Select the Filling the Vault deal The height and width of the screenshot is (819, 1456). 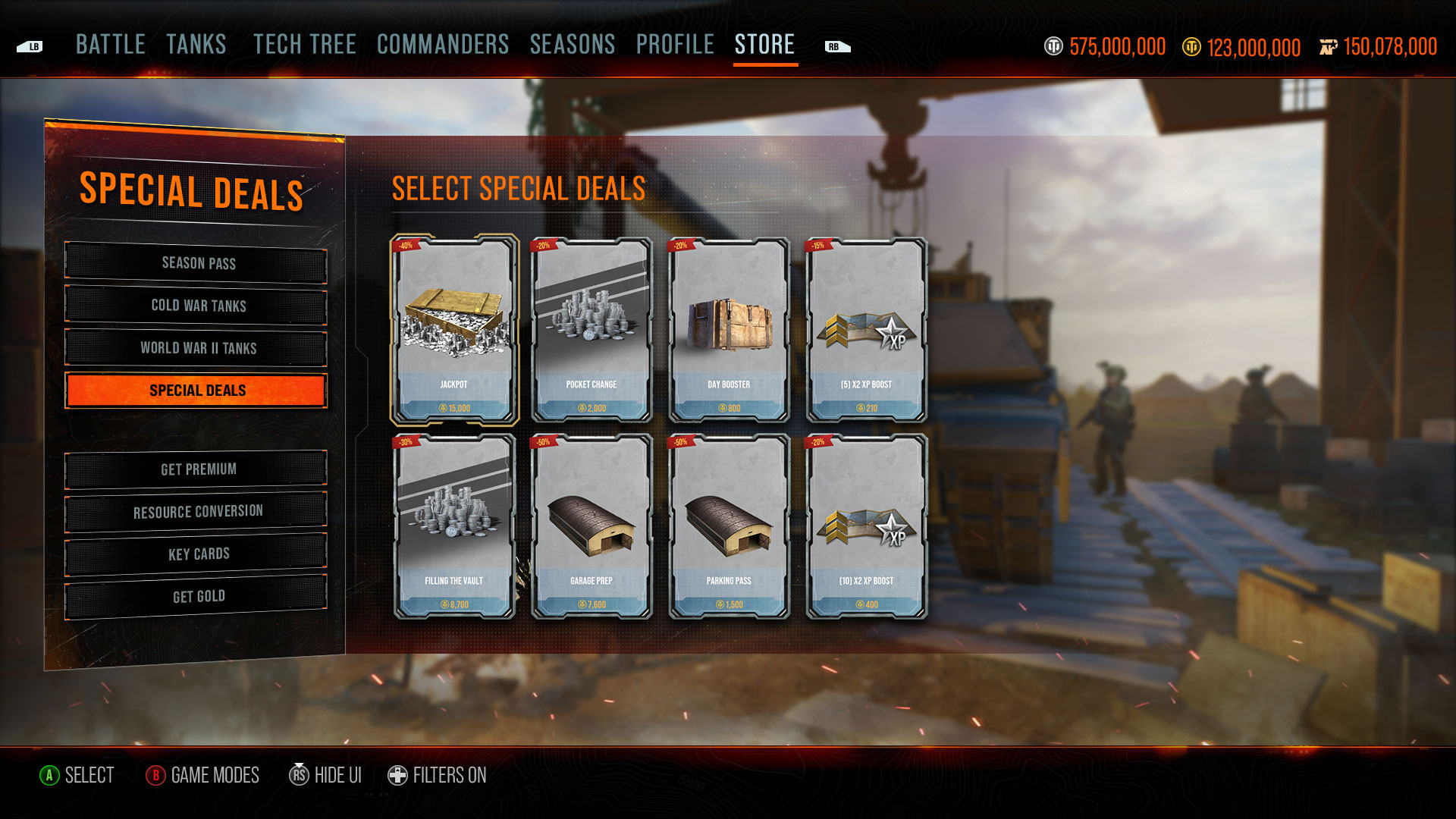click(454, 526)
